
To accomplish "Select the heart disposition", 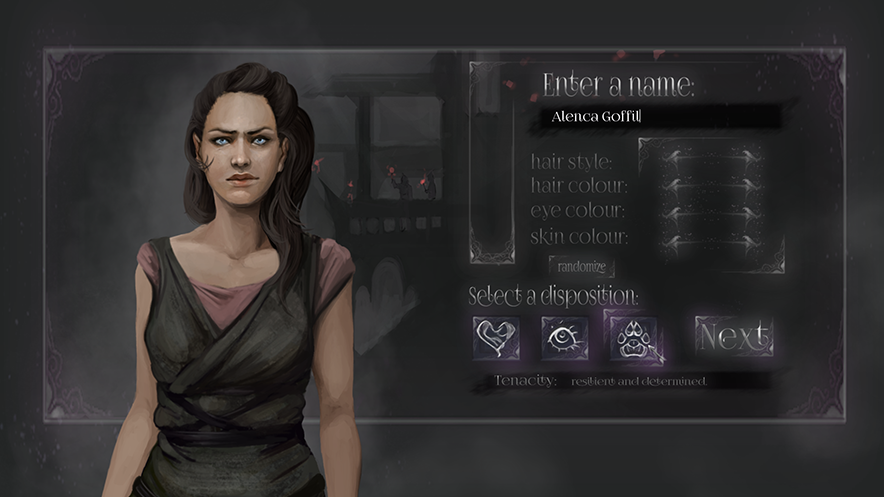I will coord(496,336).
